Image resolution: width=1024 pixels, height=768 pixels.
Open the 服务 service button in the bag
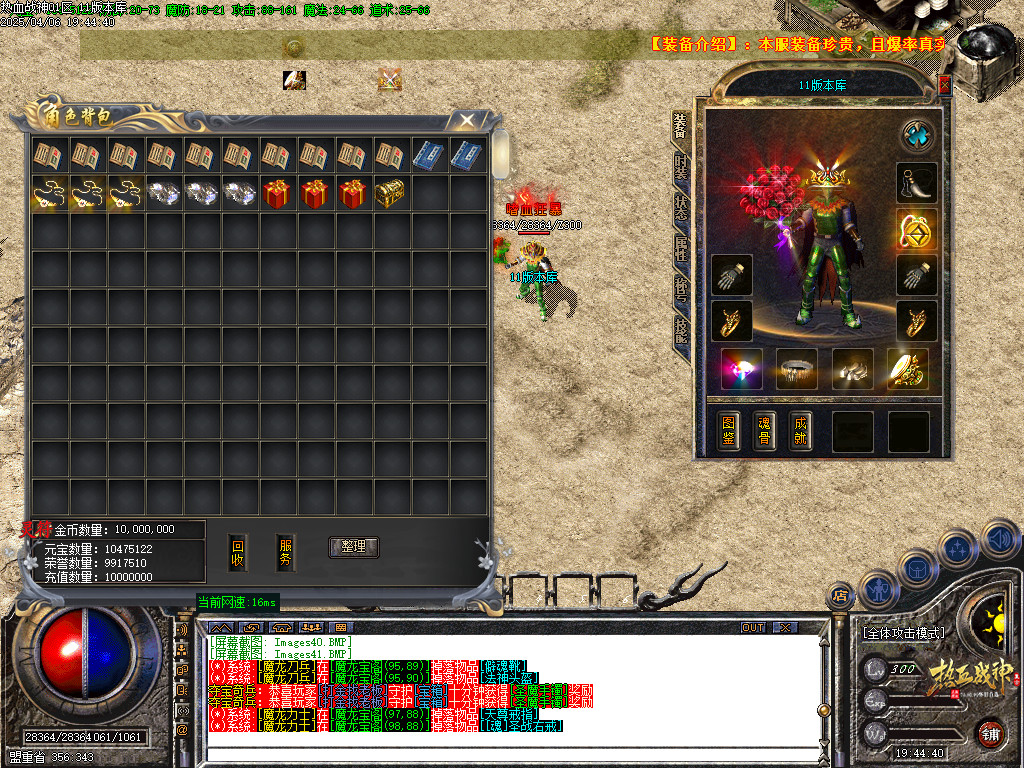286,553
